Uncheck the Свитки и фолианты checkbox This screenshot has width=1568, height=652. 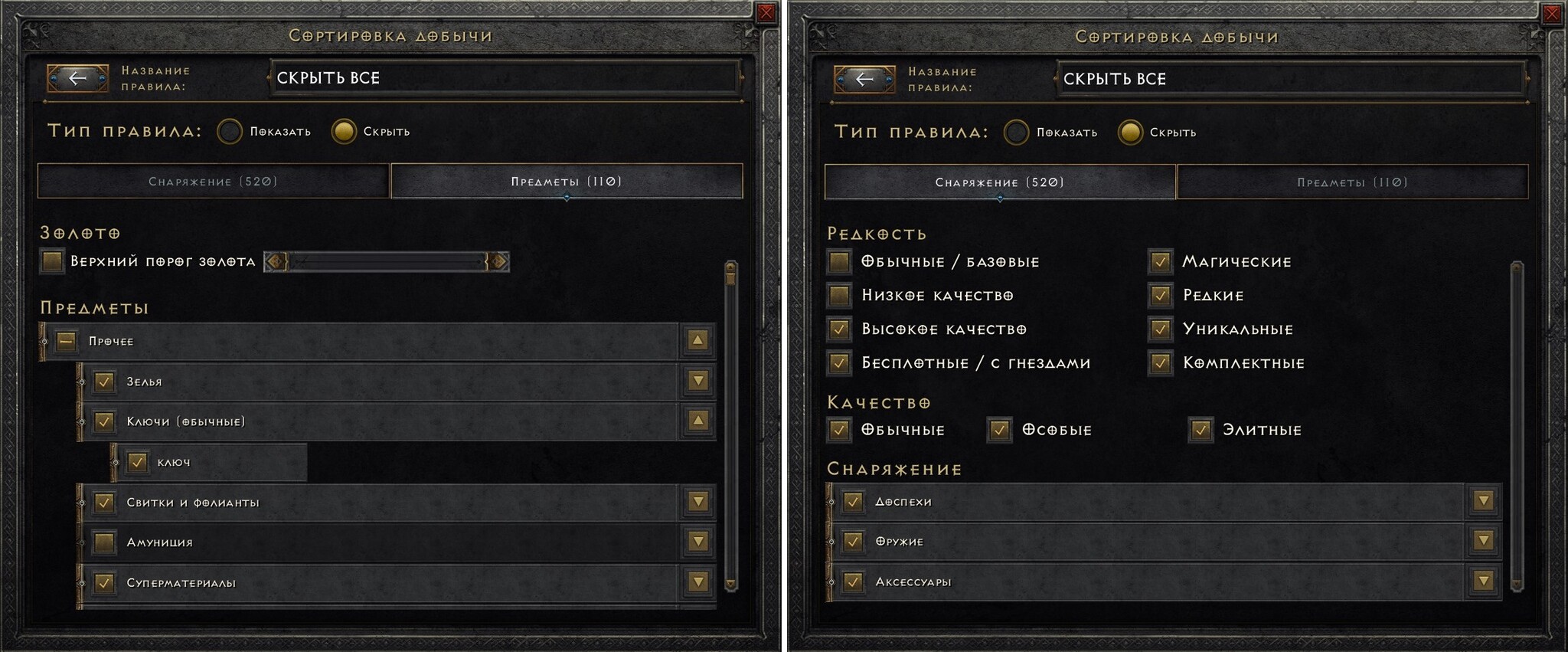pos(104,502)
